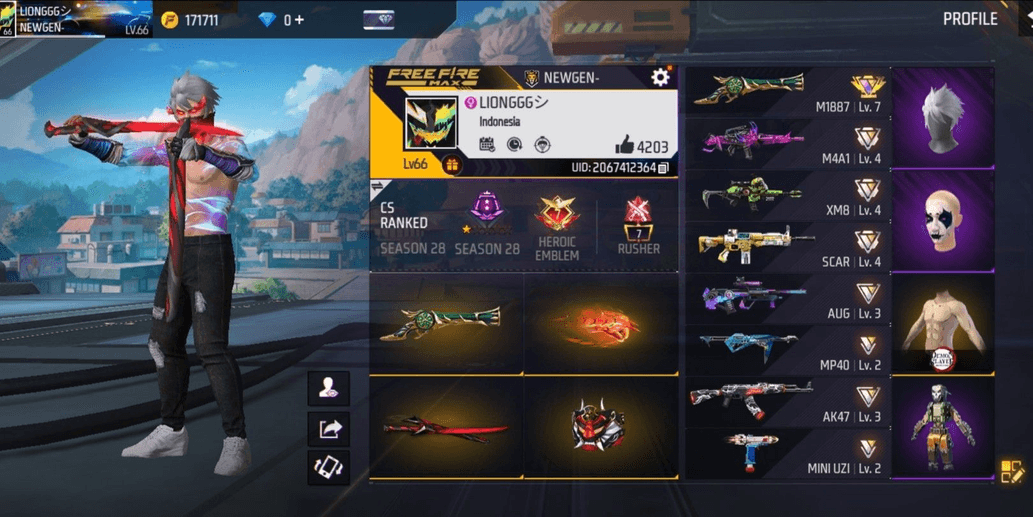This screenshot has width=1033, height=517.
Task: Select the M4A1 weapon skin row
Action: 786,144
